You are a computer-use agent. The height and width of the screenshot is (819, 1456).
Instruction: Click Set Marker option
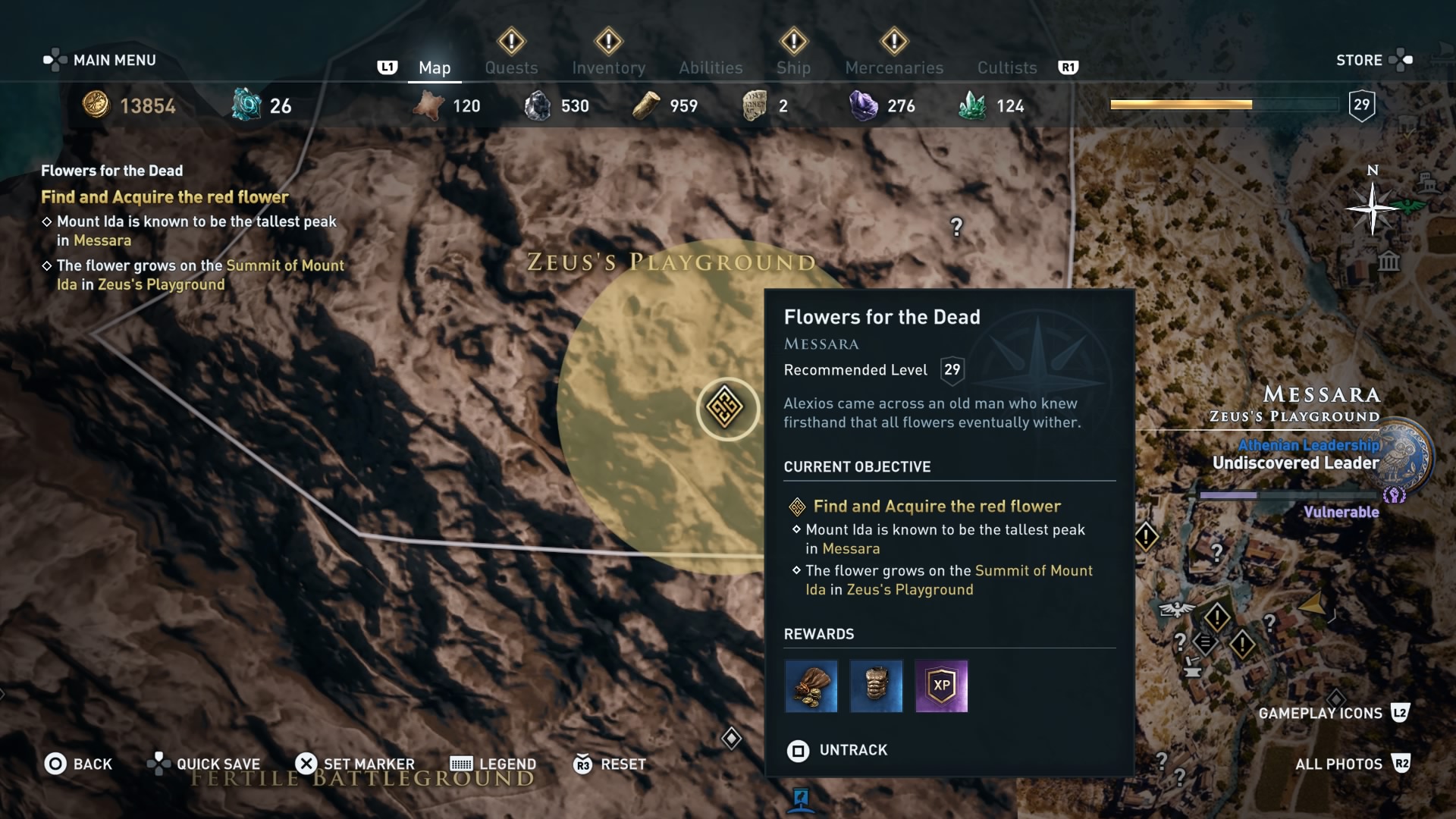(355, 764)
